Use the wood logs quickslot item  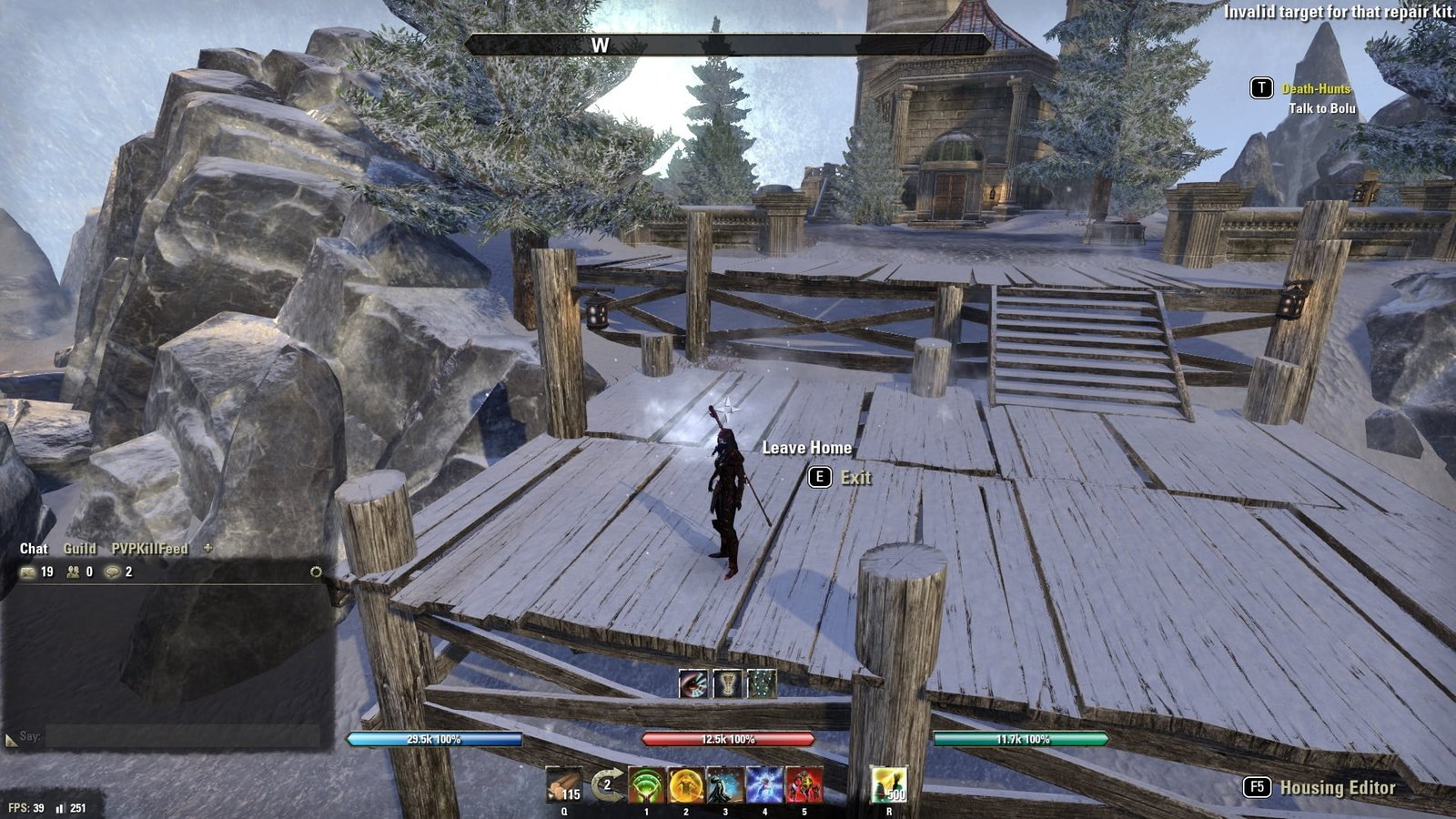click(564, 784)
